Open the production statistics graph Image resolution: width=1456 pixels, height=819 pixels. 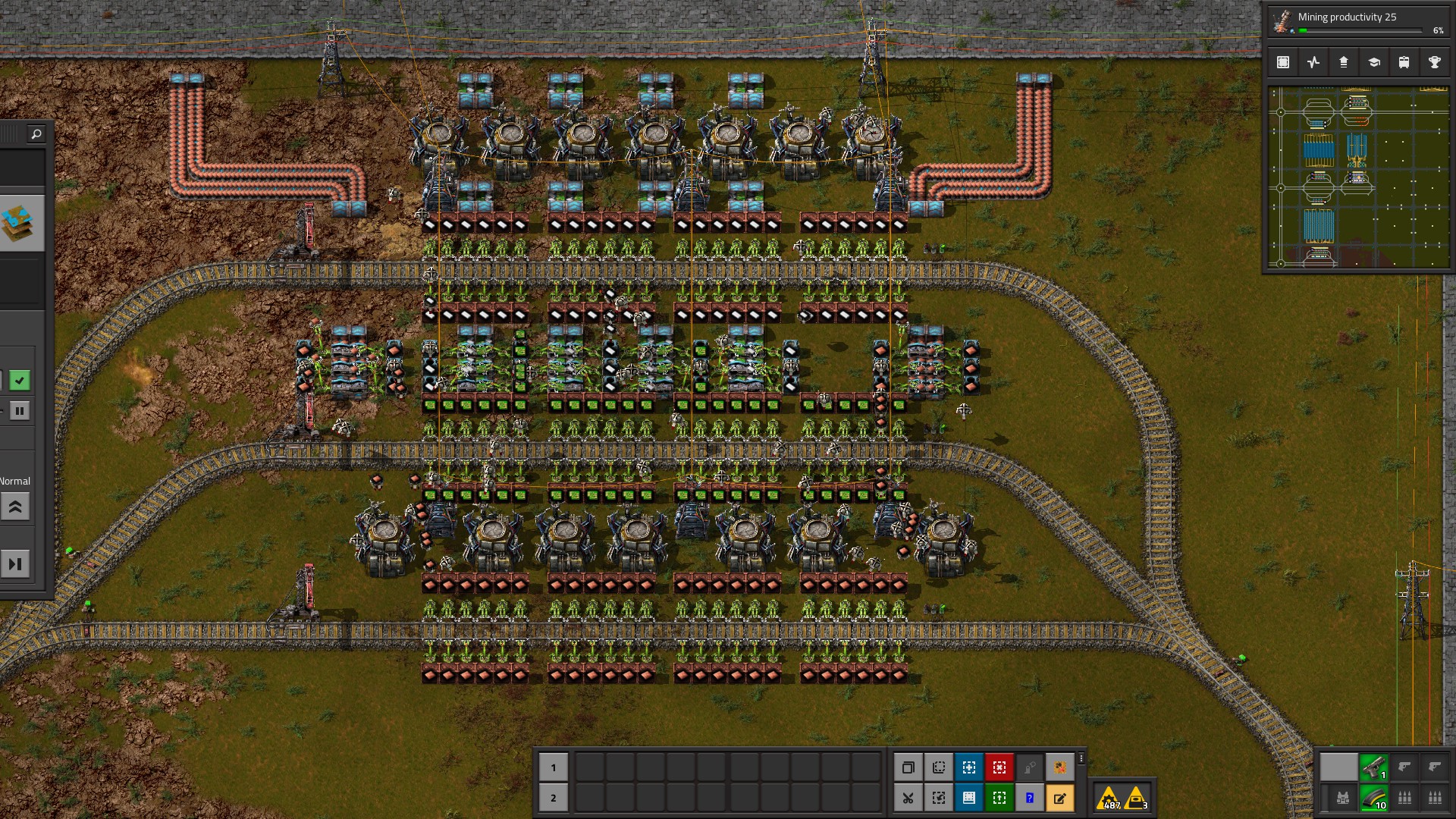point(1313,62)
